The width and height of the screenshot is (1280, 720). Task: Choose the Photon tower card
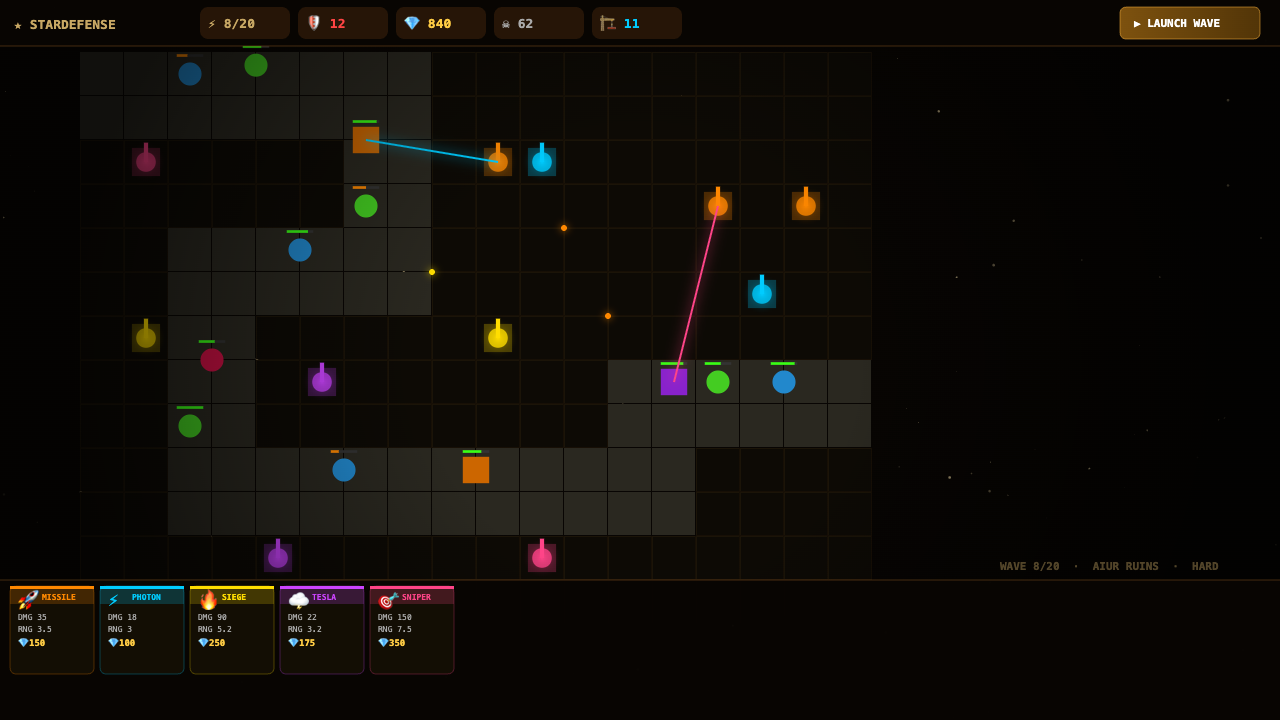pyautogui.click(x=142, y=630)
